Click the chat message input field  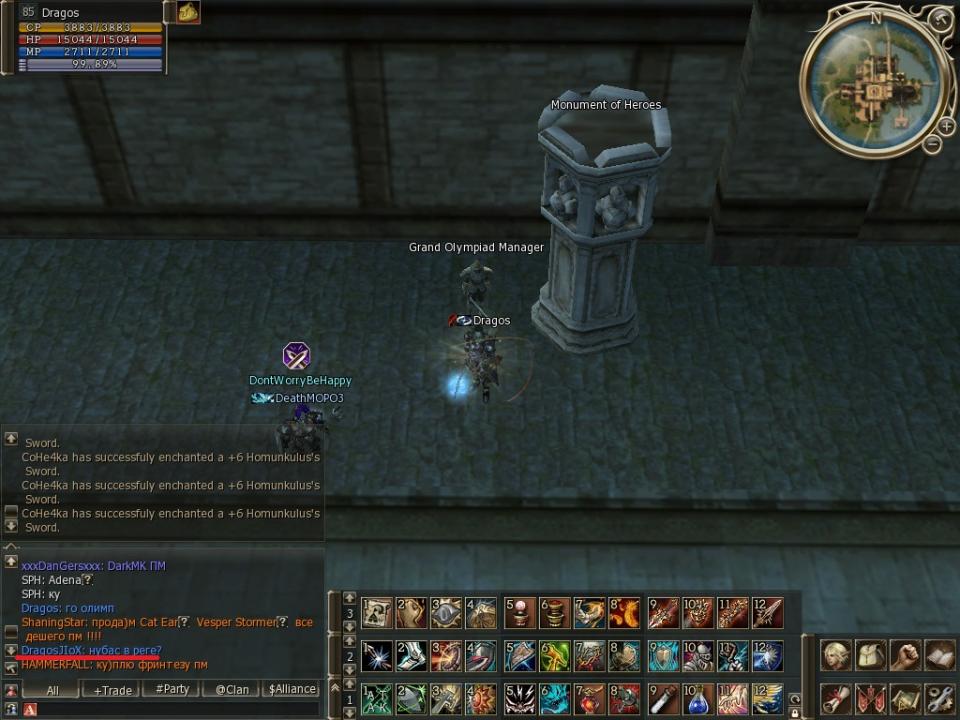point(170,709)
